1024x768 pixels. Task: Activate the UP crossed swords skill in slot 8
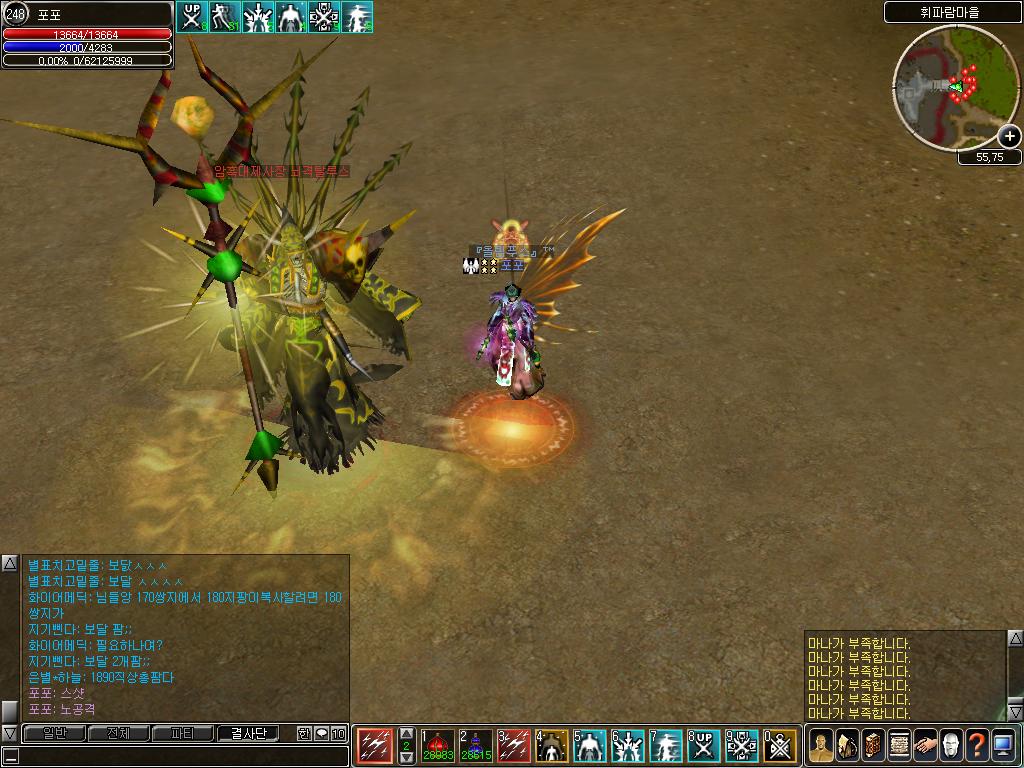click(704, 746)
